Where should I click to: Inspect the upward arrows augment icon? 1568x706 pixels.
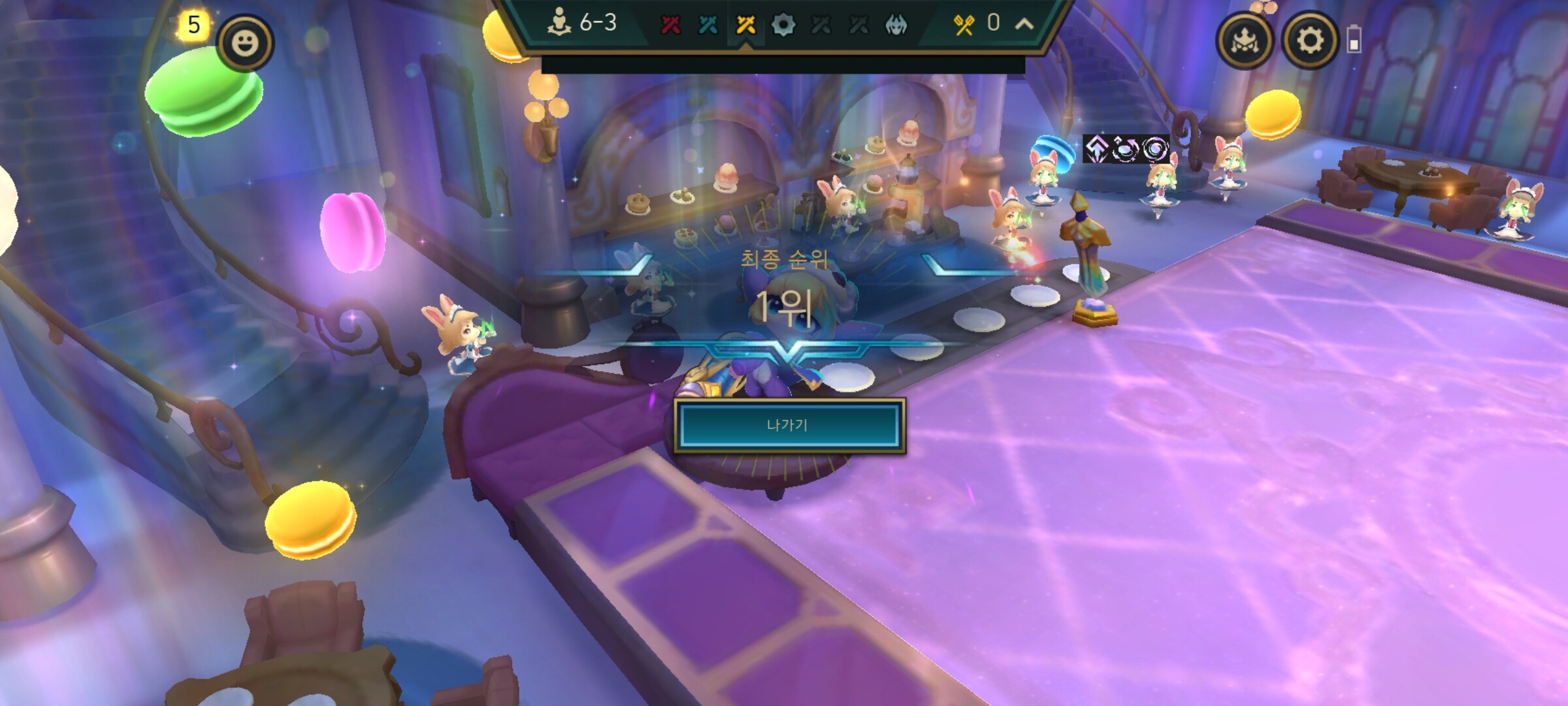click(x=1096, y=149)
